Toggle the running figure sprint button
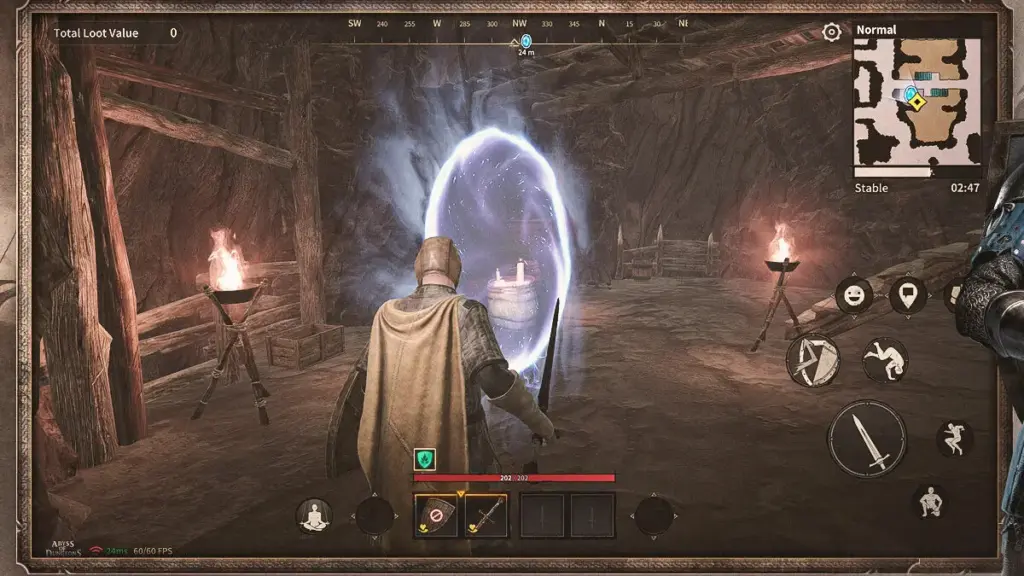1024x576 pixels. pyautogui.click(x=954, y=438)
